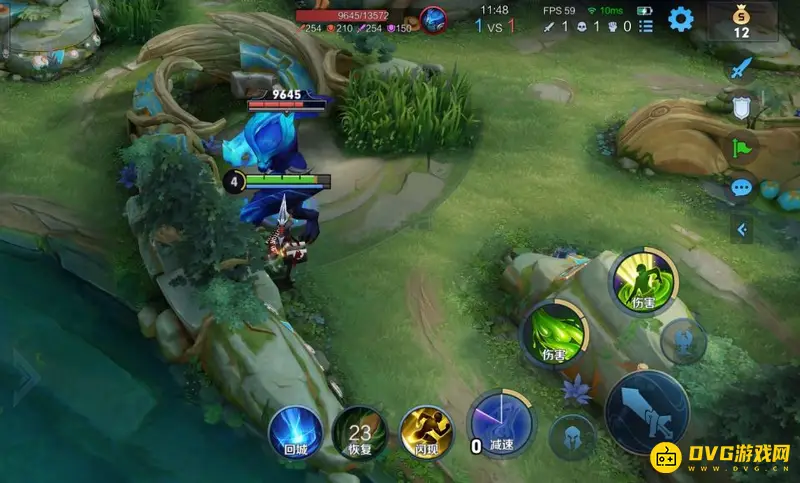Select the enemy hero portrait at top

click(x=433, y=18)
